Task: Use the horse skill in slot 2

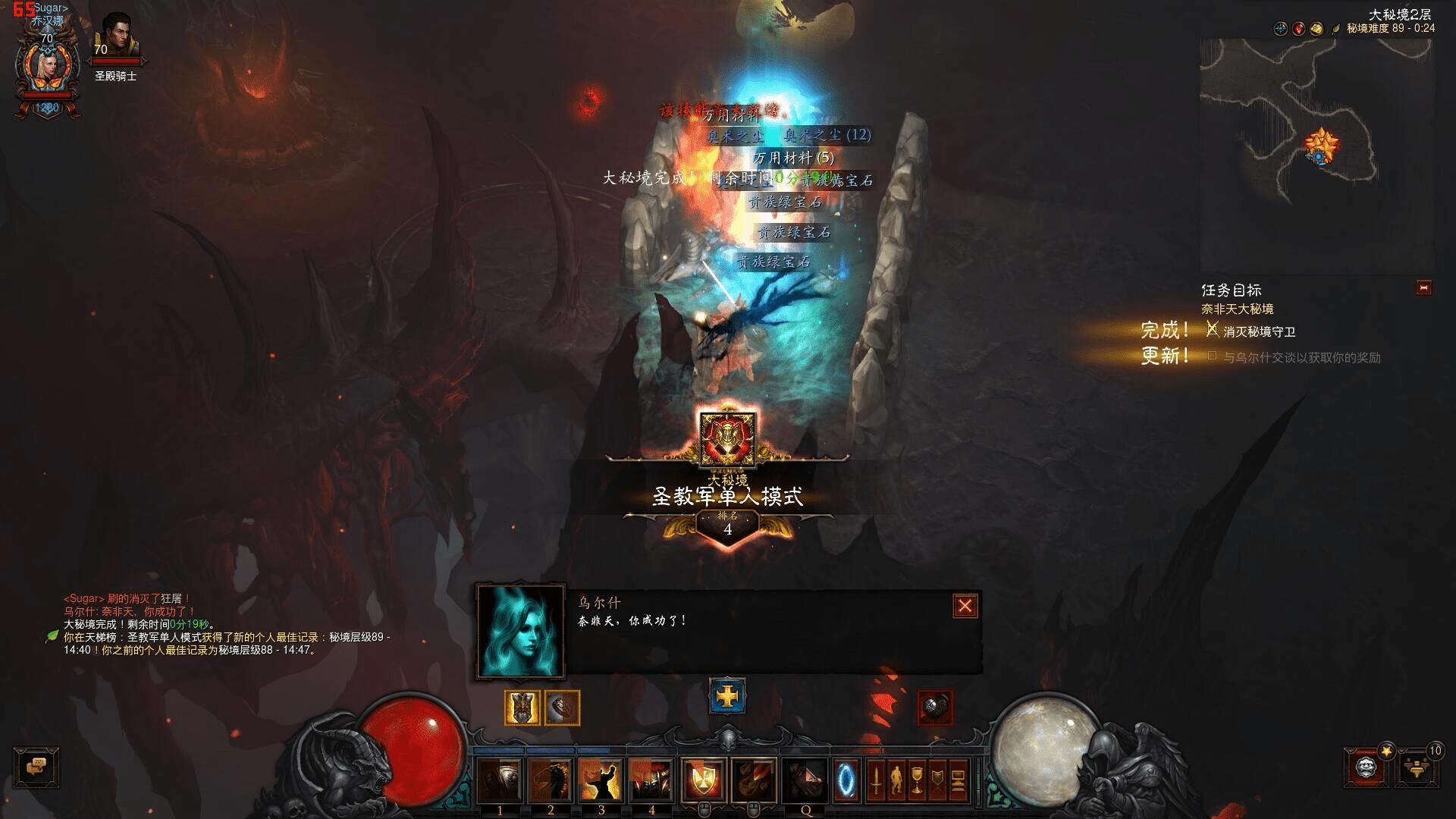Action: pyautogui.click(x=551, y=780)
